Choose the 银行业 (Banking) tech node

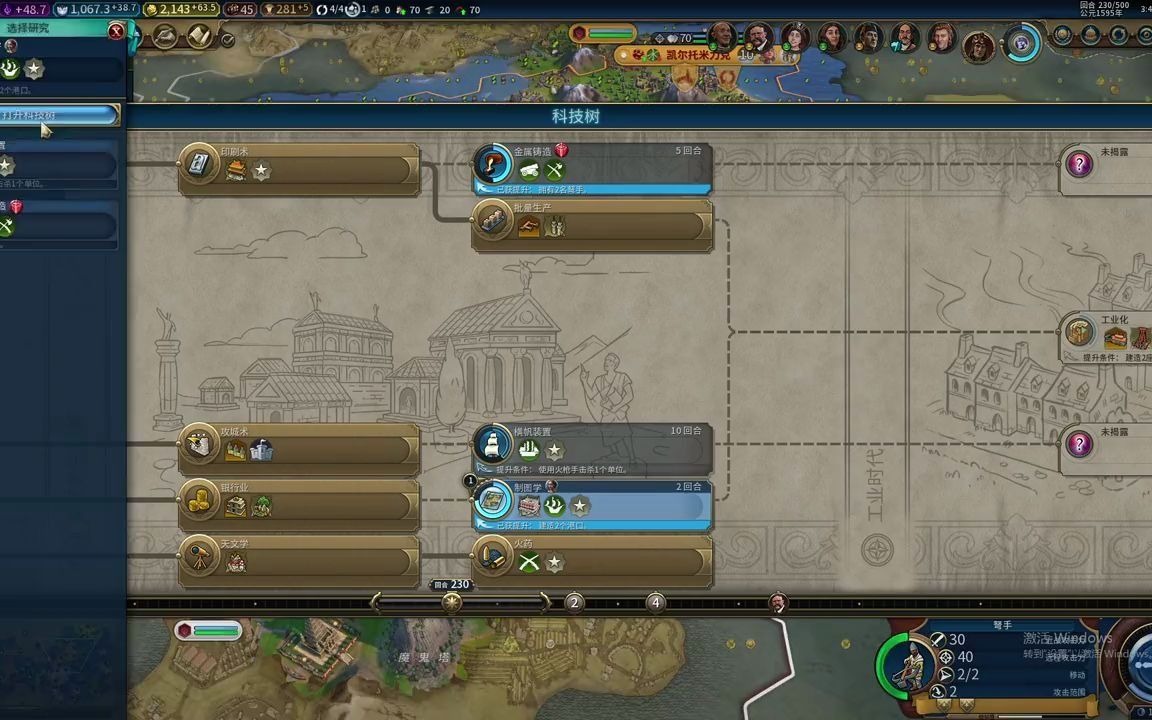(x=299, y=504)
